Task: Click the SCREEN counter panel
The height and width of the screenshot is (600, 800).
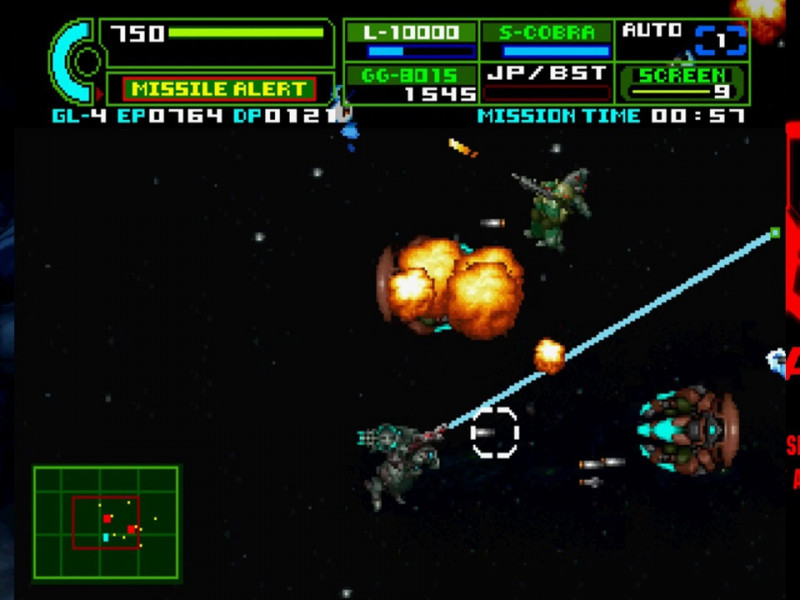Action: tap(683, 83)
